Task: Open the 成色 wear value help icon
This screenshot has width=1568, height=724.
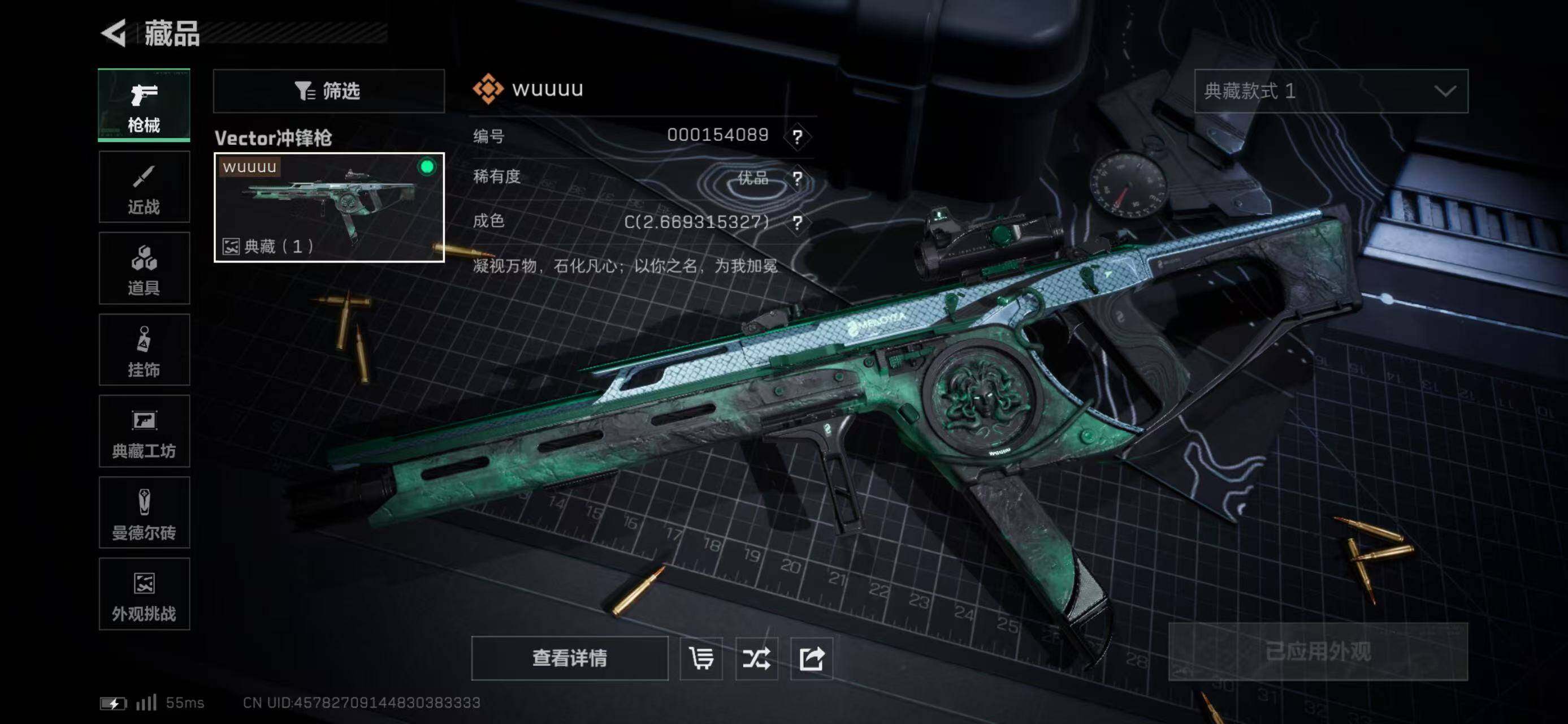Action: pyautogui.click(x=798, y=222)
